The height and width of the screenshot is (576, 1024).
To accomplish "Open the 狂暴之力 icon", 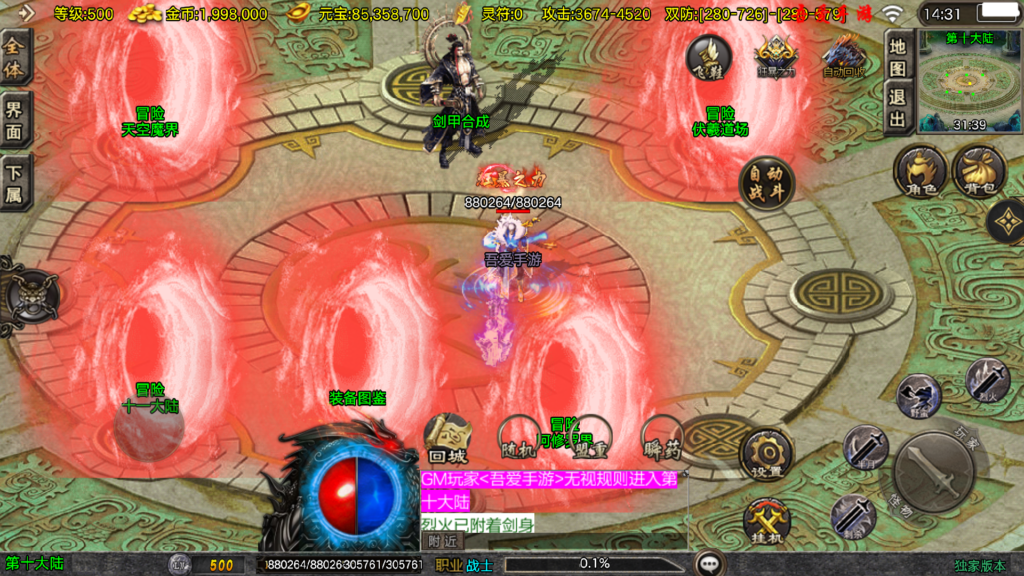I will click(x=776, y=57).
